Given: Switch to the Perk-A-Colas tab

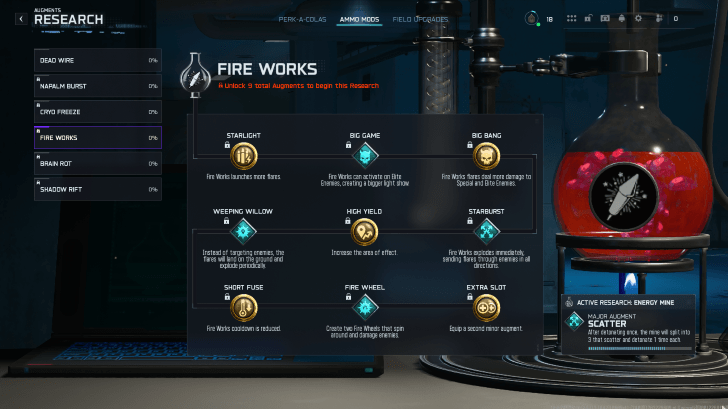Looking at the screenshot, I should [302, 19].
